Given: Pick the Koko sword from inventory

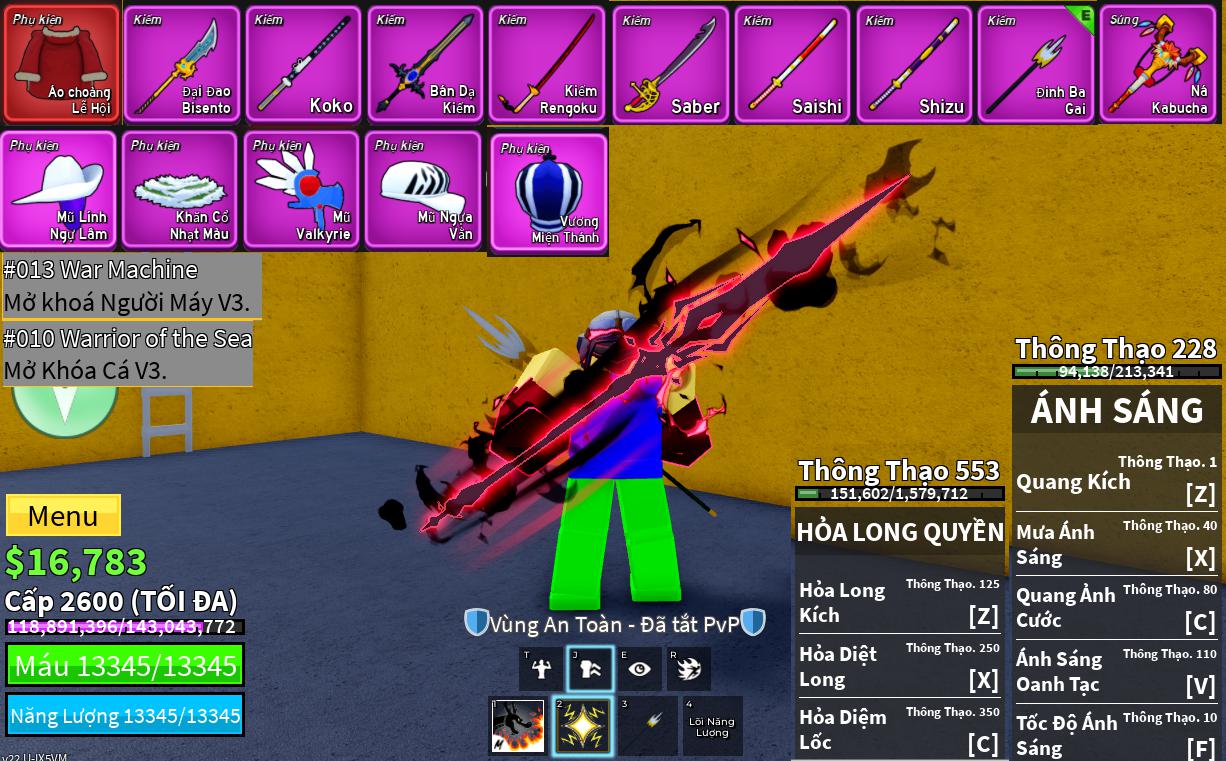Looking at the screenshot, I should pyautogui.click(x=304, y=64).
